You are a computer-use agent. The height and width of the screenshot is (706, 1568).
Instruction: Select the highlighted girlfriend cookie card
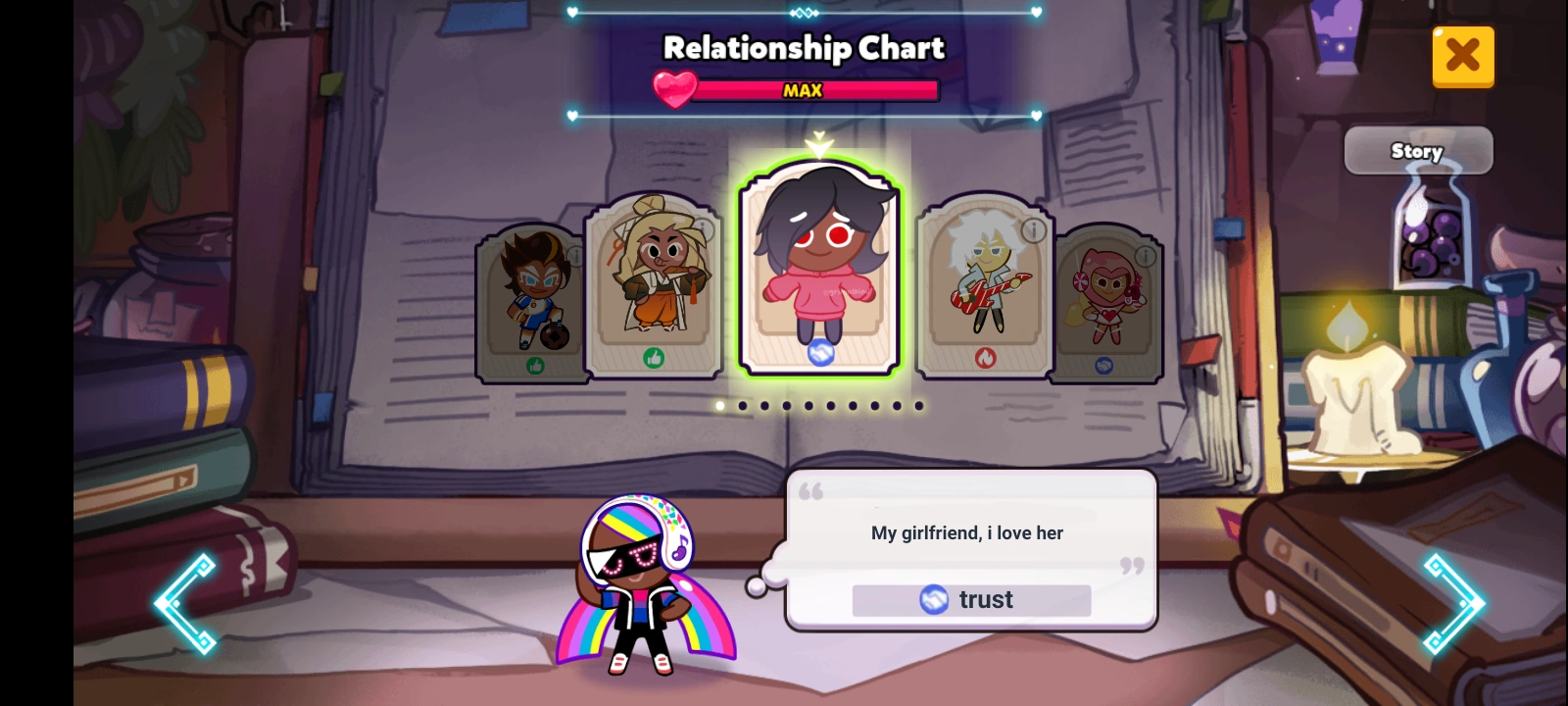(x=819, y=270)
